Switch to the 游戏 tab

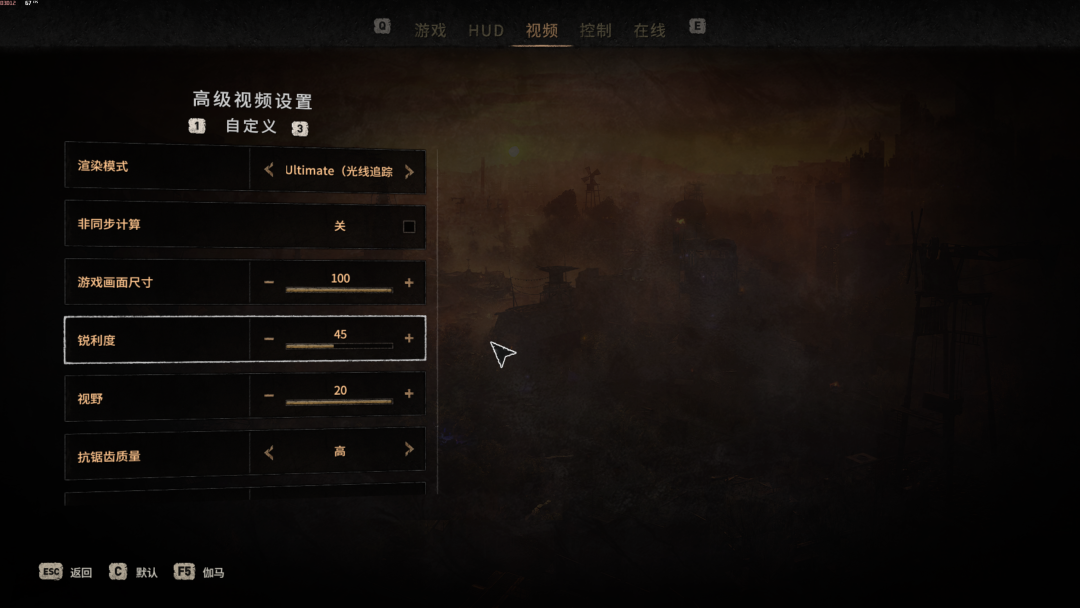[x=430, y=30]
